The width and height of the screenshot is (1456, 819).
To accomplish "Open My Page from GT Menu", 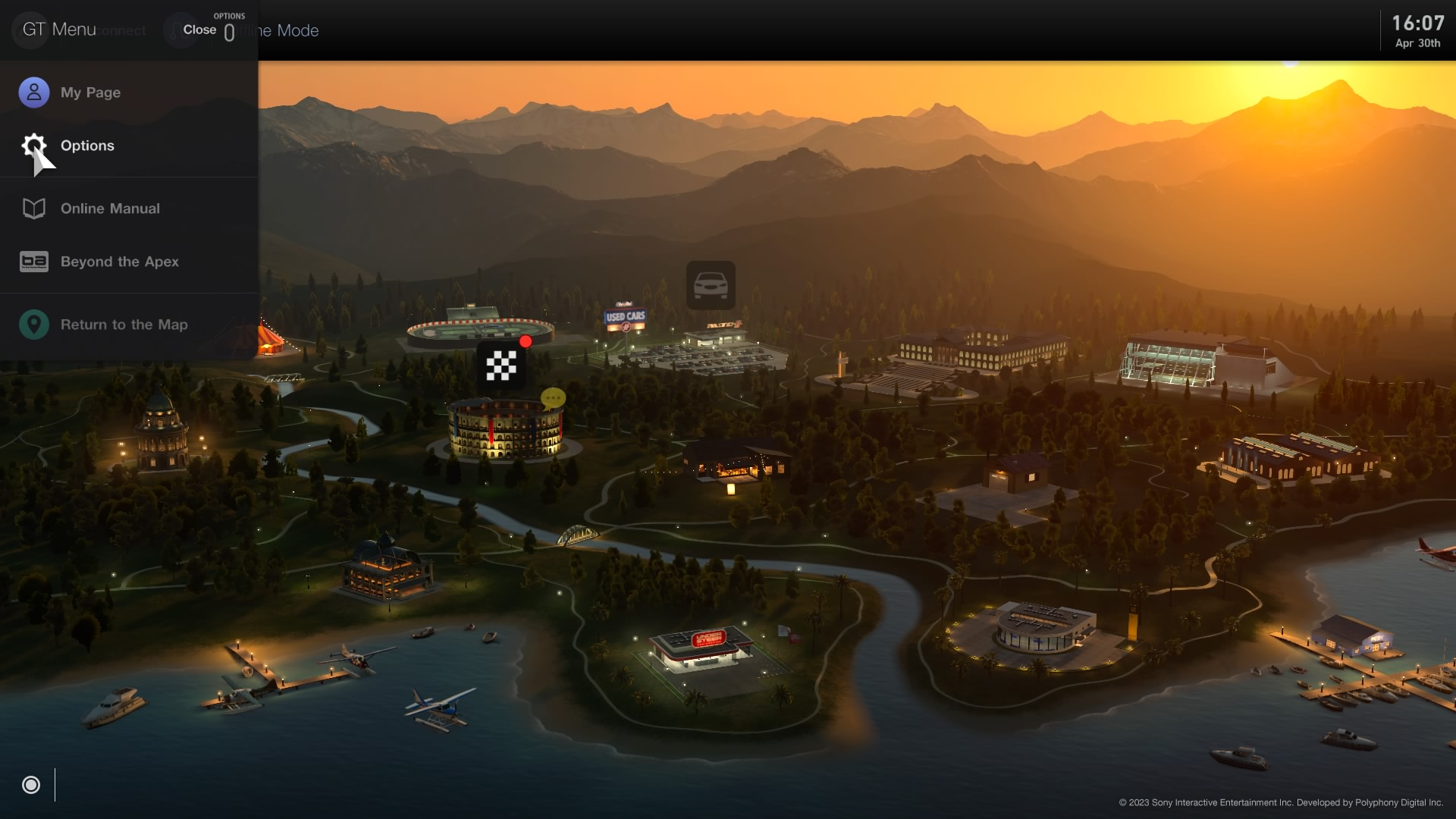I will coord(90,93).
